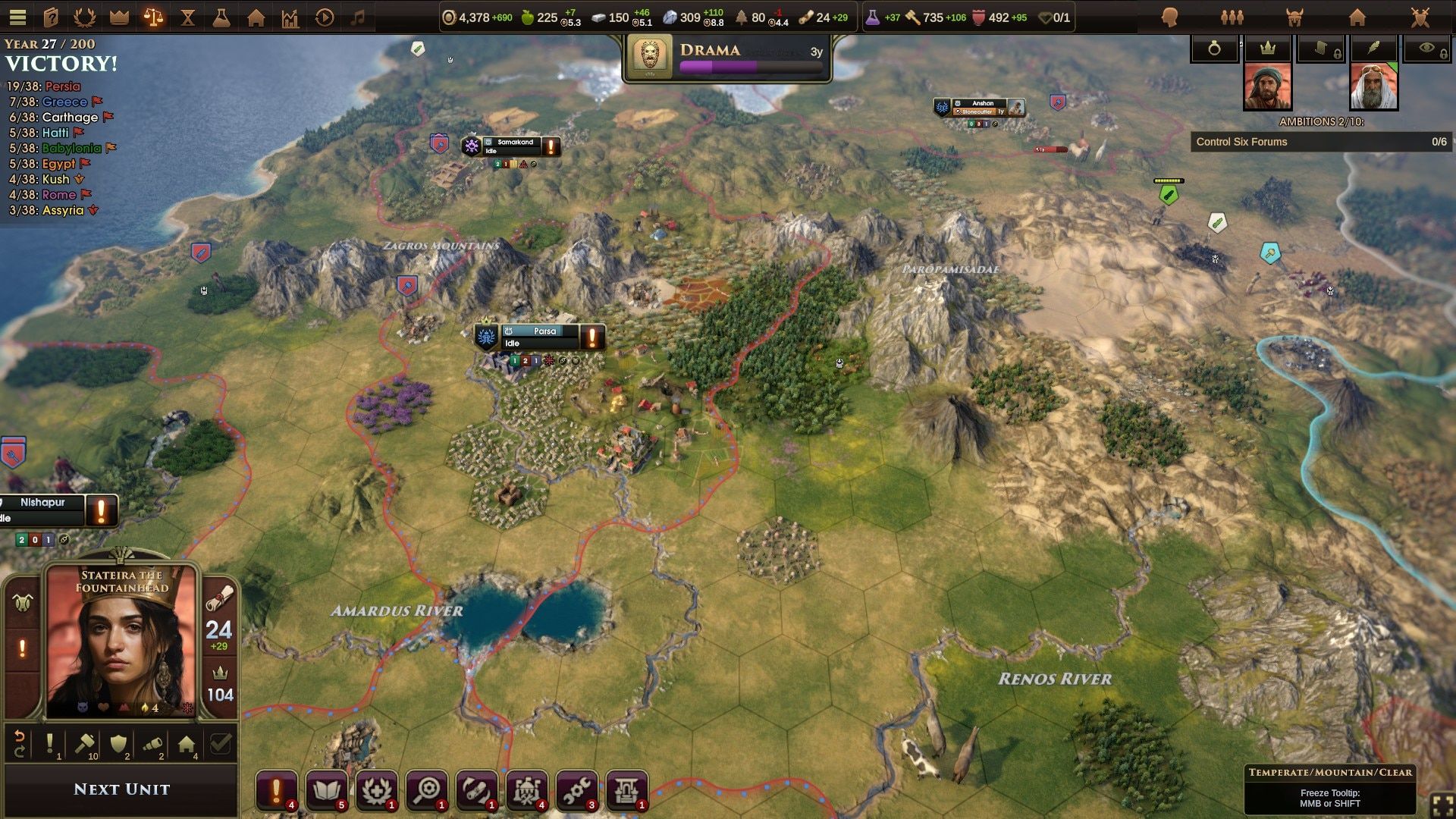This screenshot has height=819, width=1456.
Task: Open the chronicle book icon on bottom toolbar
Action: [x=326, y=791]
